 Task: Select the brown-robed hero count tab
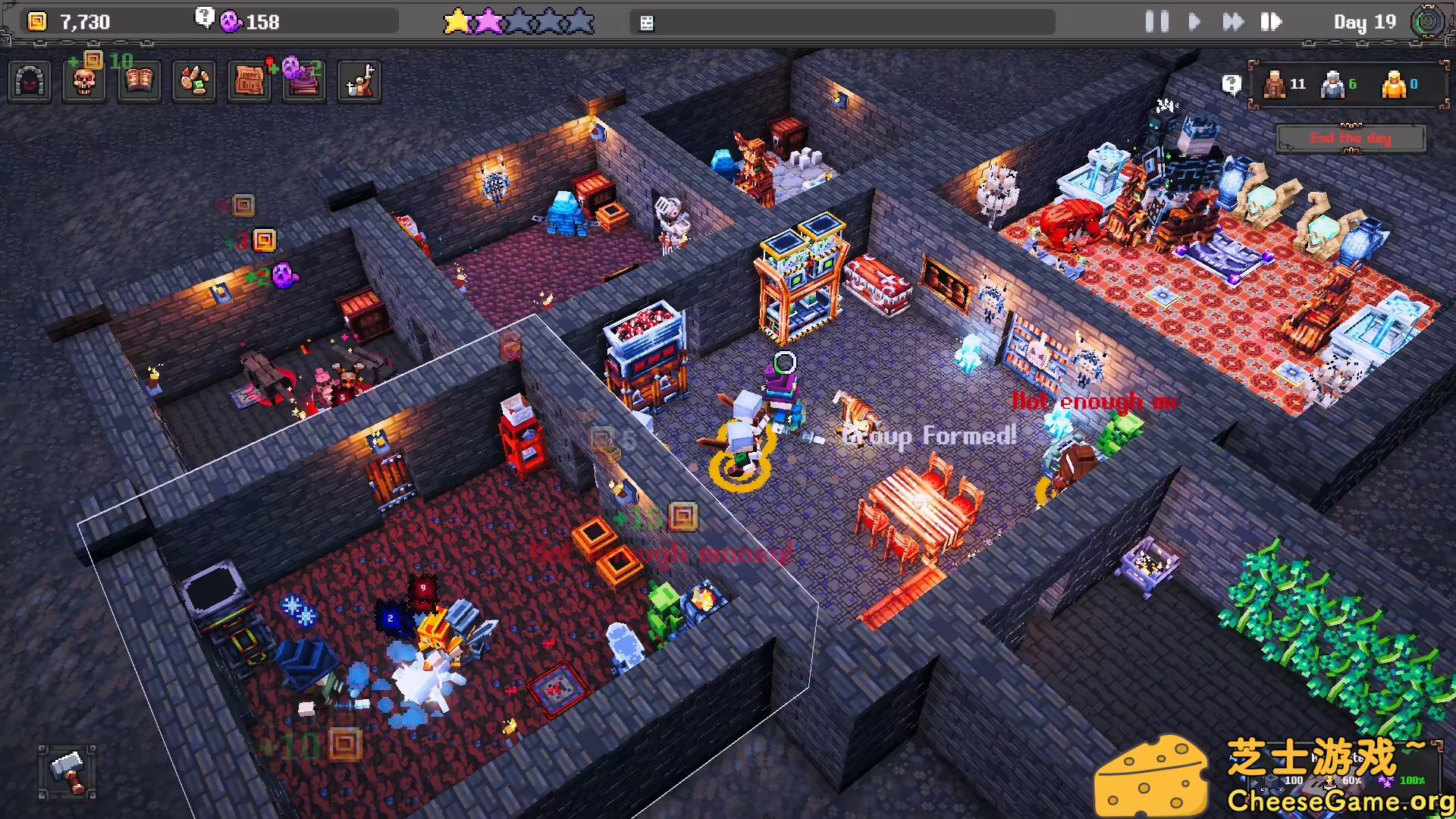tap(1274, 84)
